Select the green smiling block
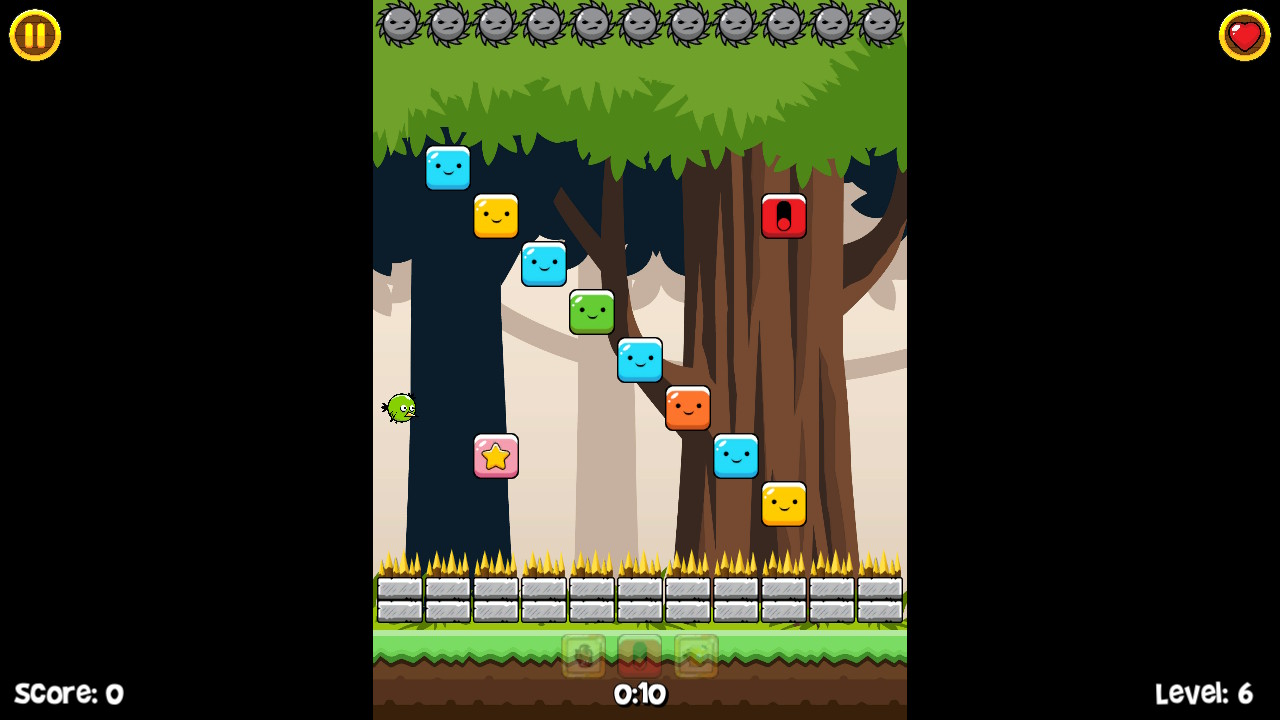The height and width of the screenshot is (720, 1280). click(x=592, y=312)
